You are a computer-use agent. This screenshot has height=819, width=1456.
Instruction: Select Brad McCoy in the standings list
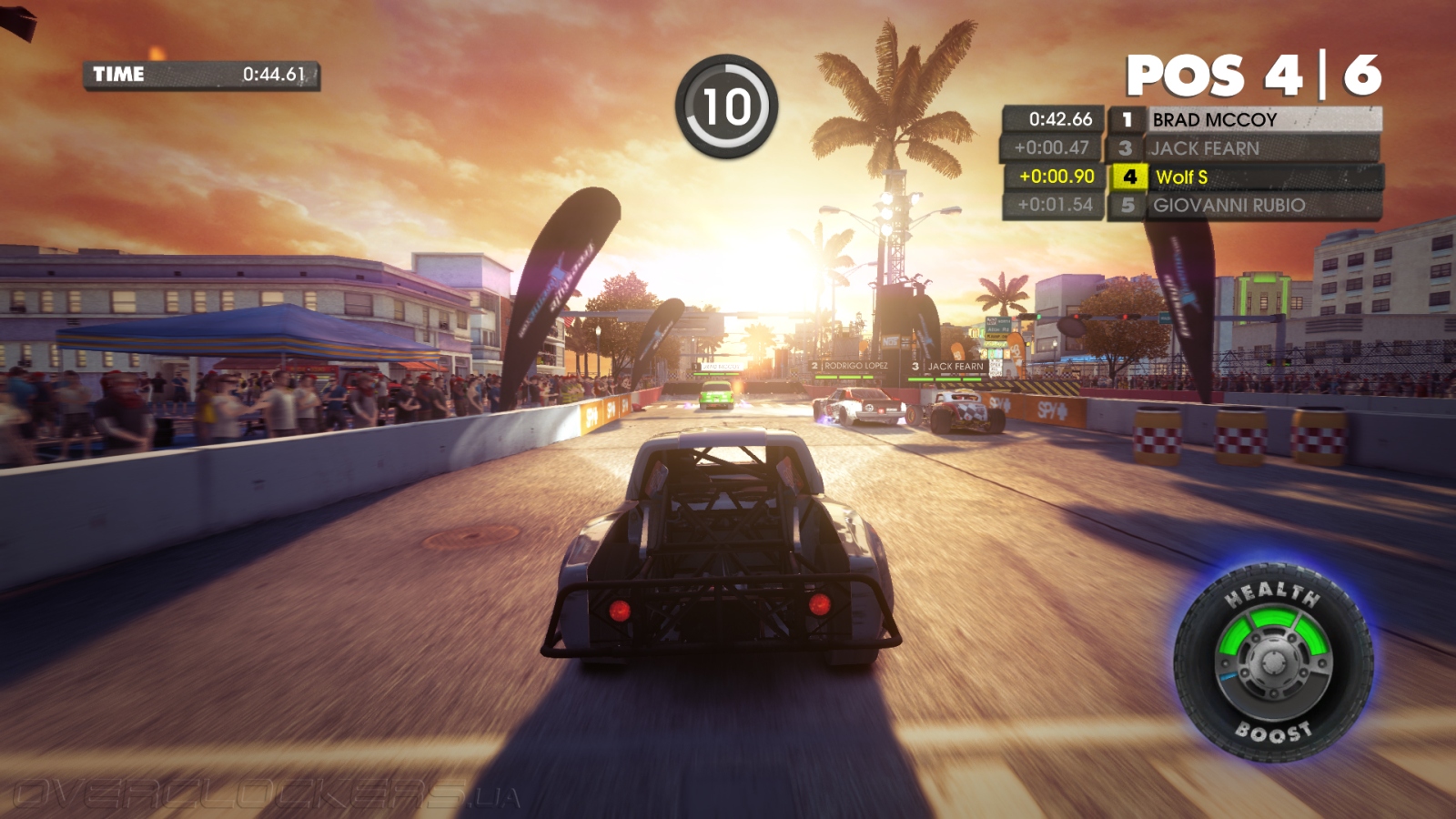click(x=1263, y=119)
